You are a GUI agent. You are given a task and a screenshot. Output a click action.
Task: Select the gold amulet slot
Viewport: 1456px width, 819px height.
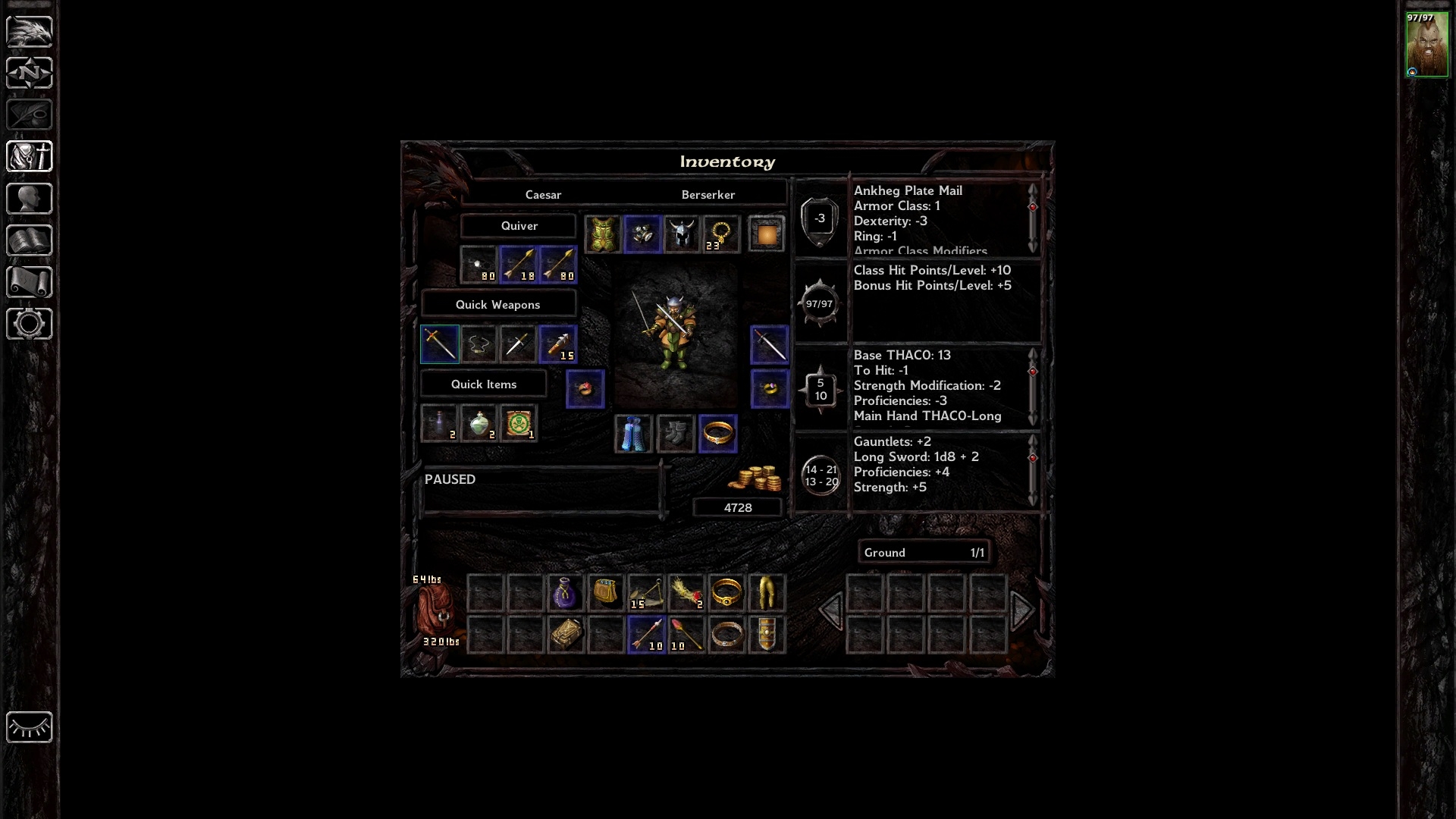[x=720, y=234]
